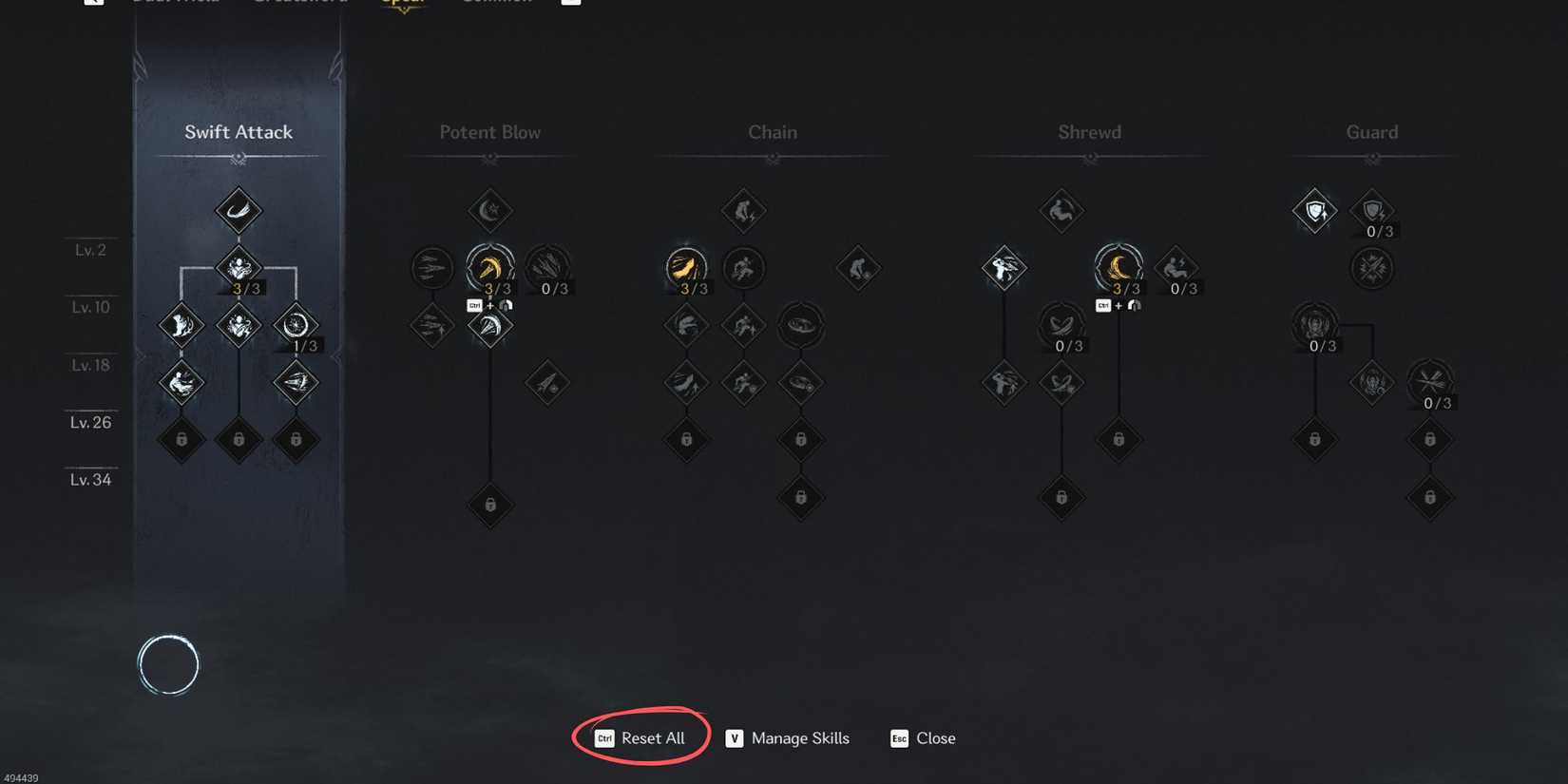Image resolution: width=1568 pixels, height=784 pixels.
Task: Select the gold kick skill in the Chain tree
Action: (x=686, y=267)
